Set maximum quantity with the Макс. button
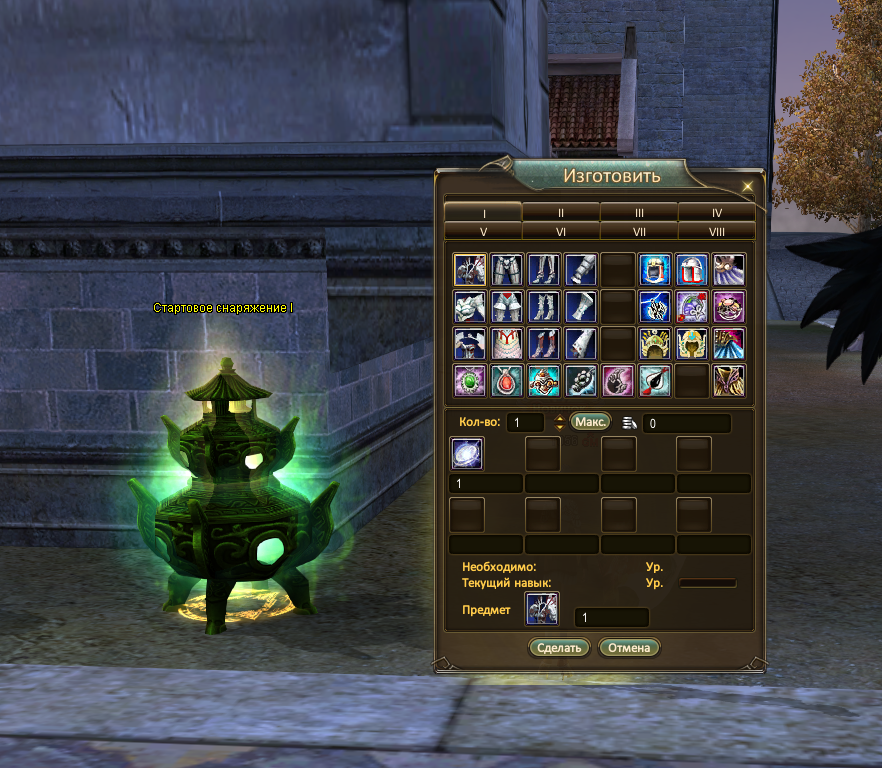This screenshot has height=768, width=882. coord(590,422)
